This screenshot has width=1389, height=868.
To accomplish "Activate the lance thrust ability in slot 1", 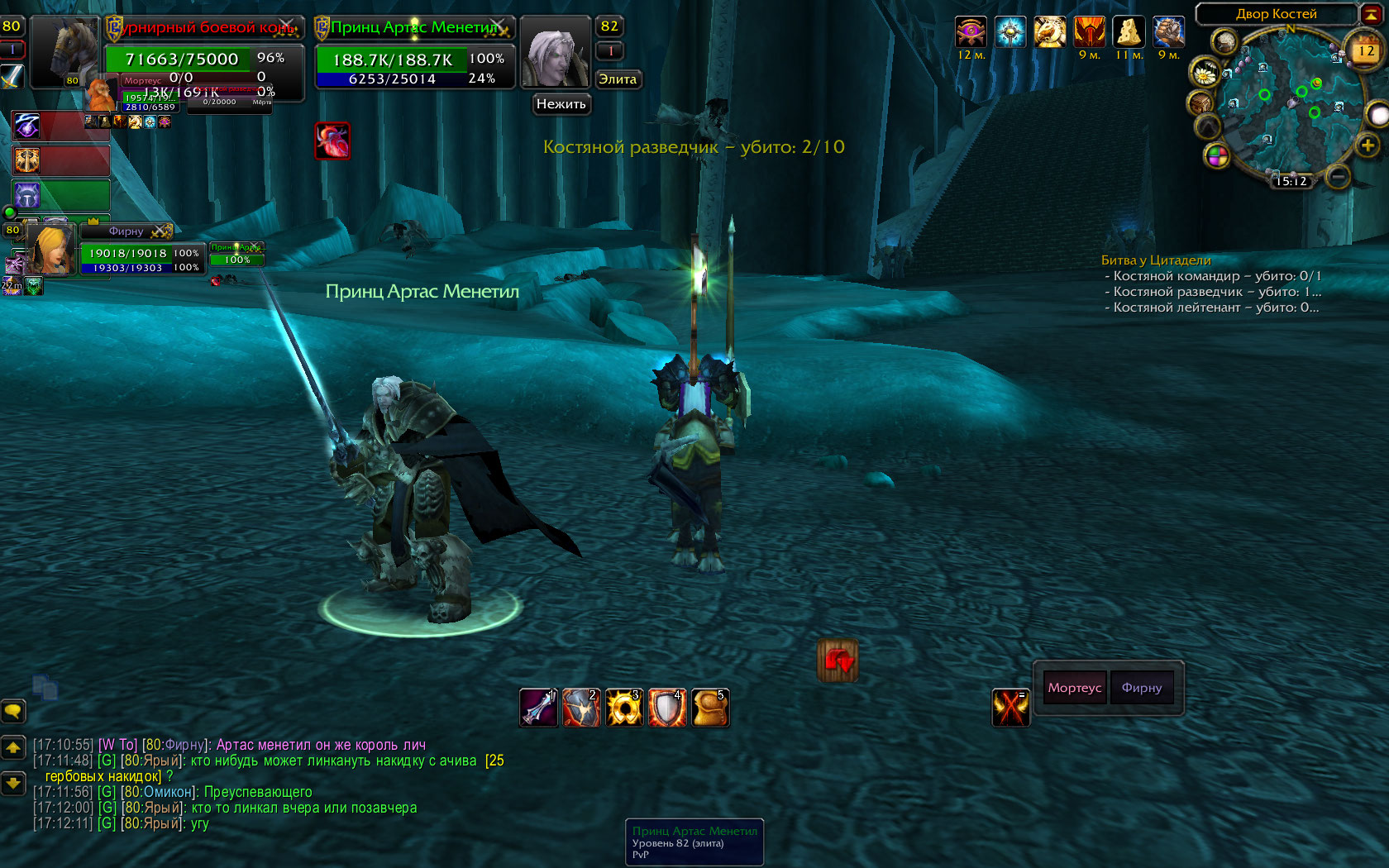I will point(538,708).
